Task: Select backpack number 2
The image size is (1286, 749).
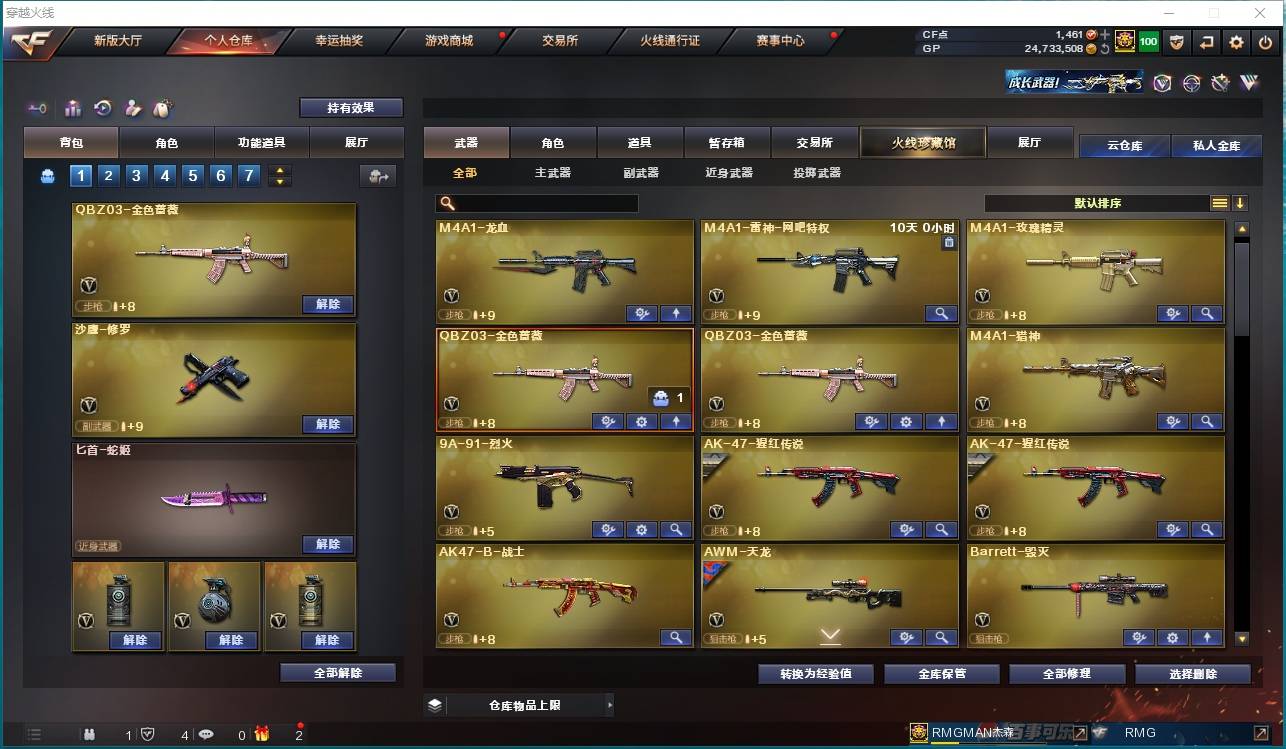Action: pyautogui.click(x=109, y=175)
